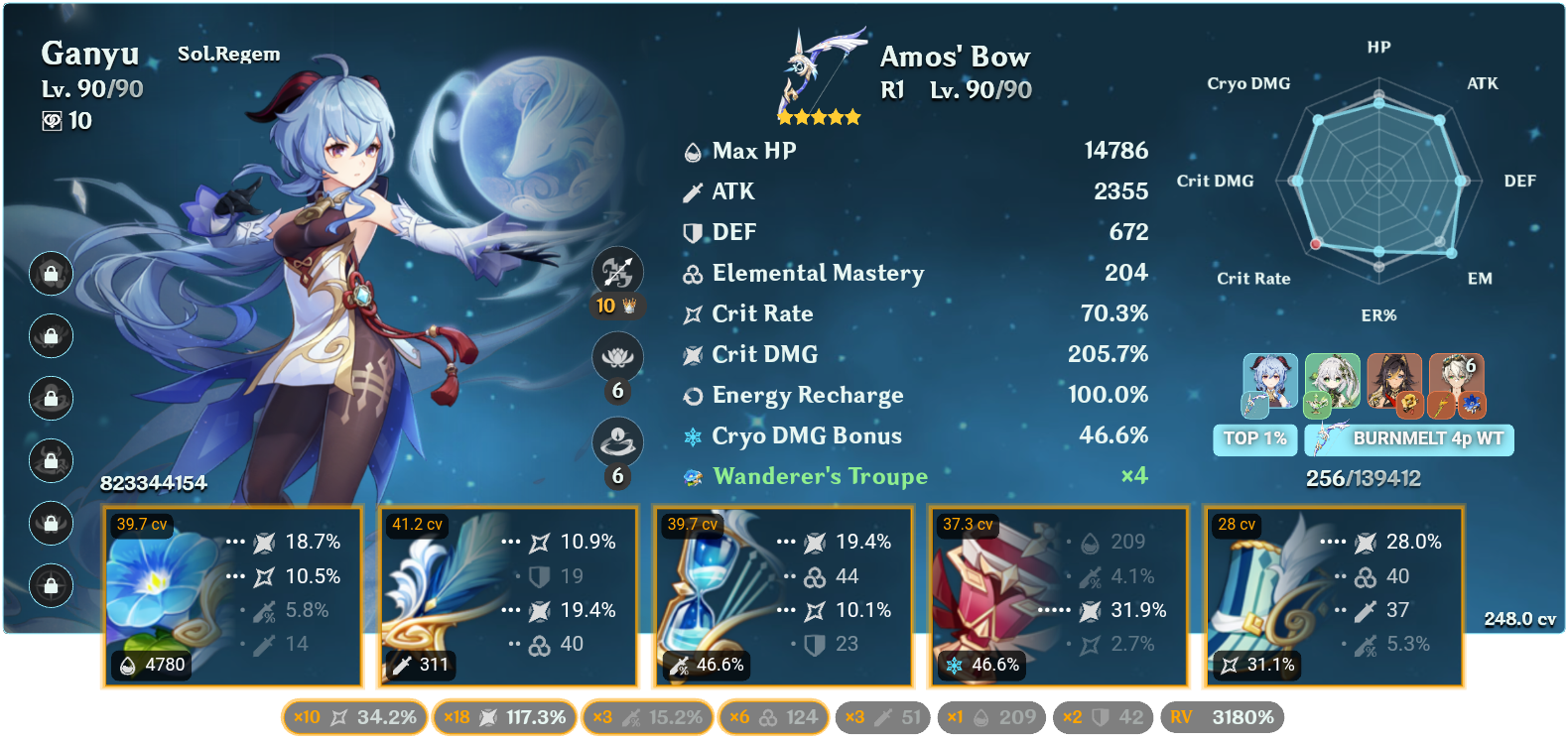The height and width of the screenshot is (741, 1568).
Task: Open the flower artifact with 4780 HP
Action: click(231, 595)
